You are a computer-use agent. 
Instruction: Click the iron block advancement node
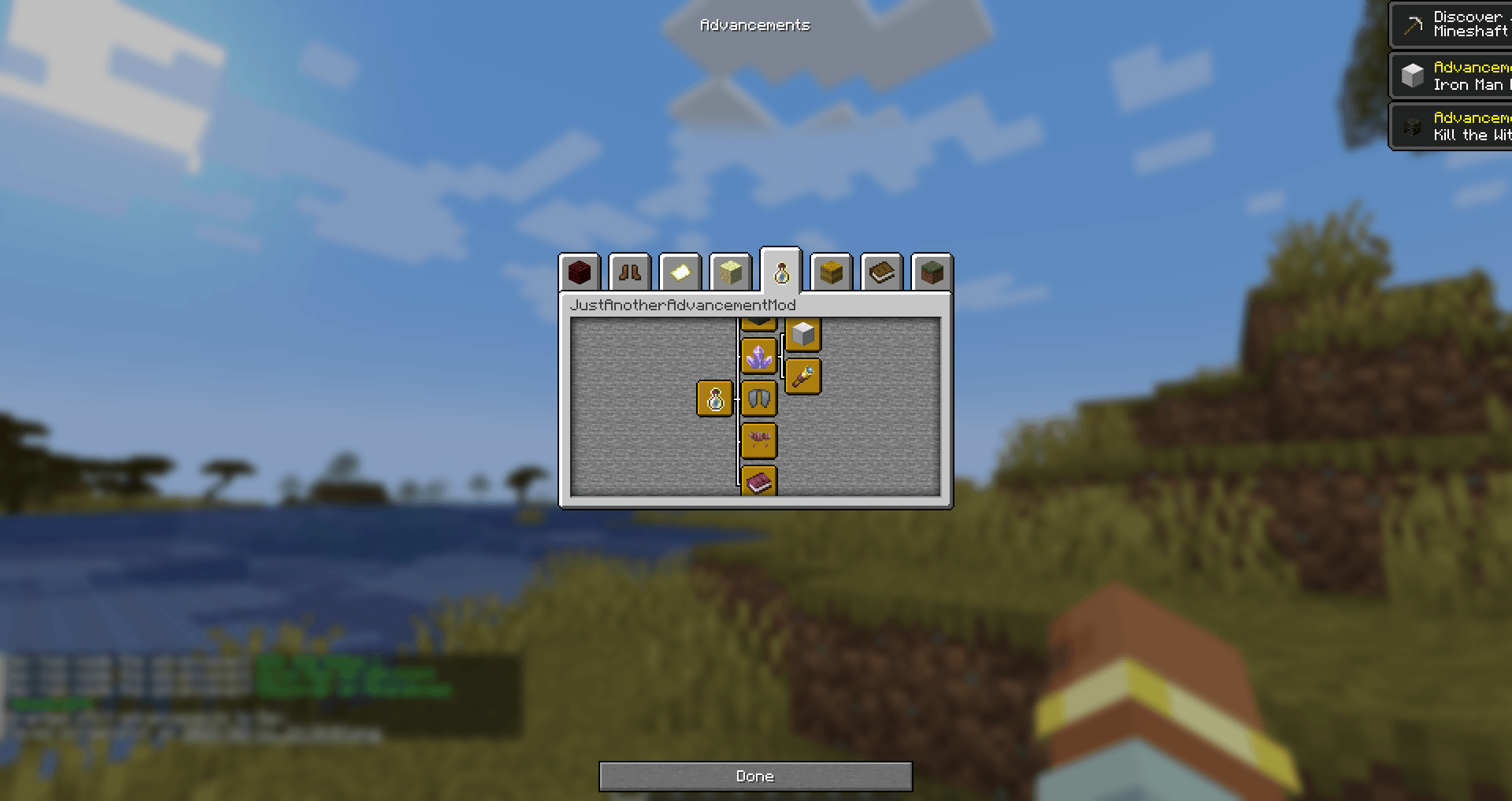tap(805, 334)
